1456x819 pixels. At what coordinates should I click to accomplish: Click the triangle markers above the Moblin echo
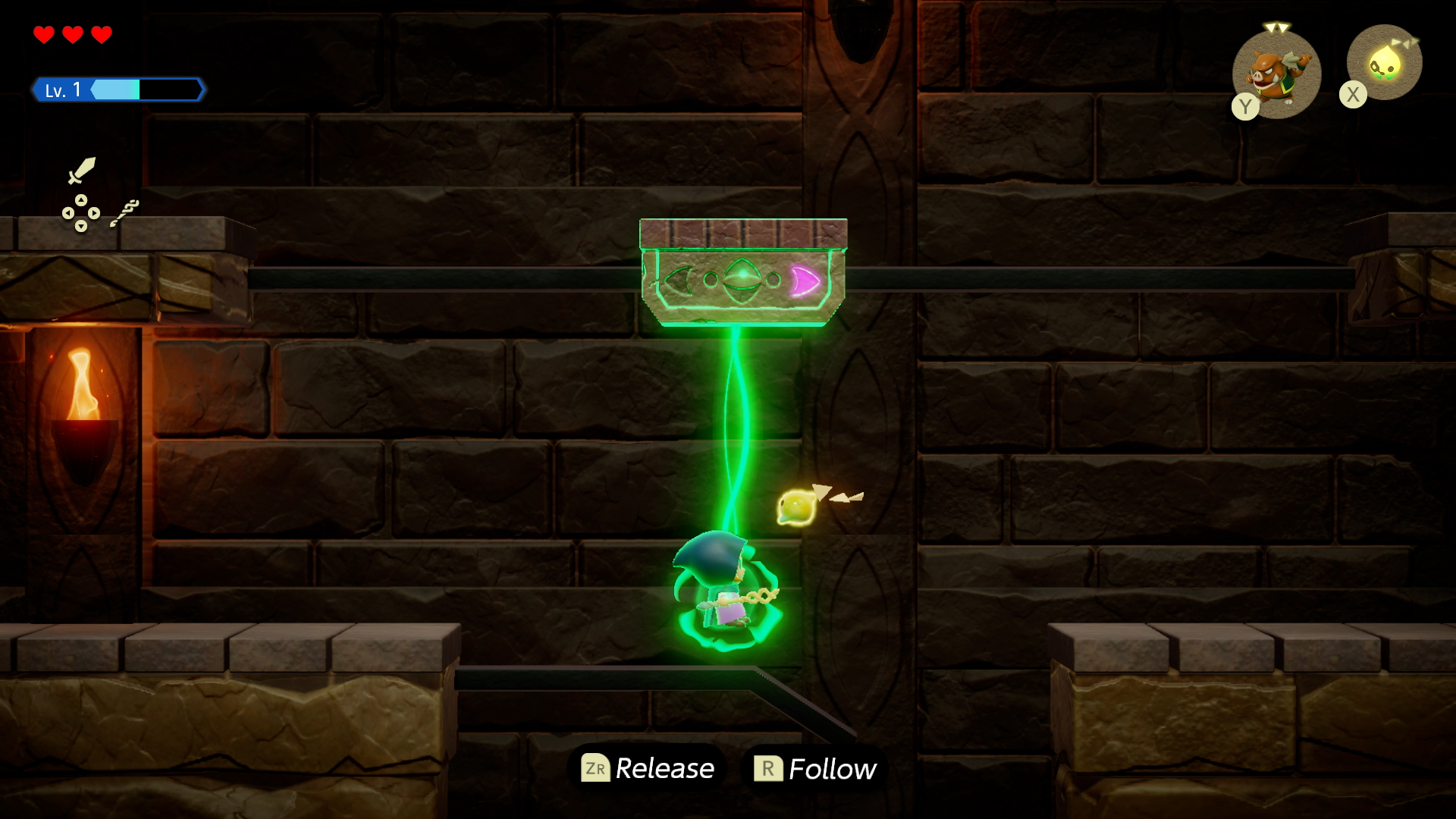pyautogui.click(x=1276, y=27)
